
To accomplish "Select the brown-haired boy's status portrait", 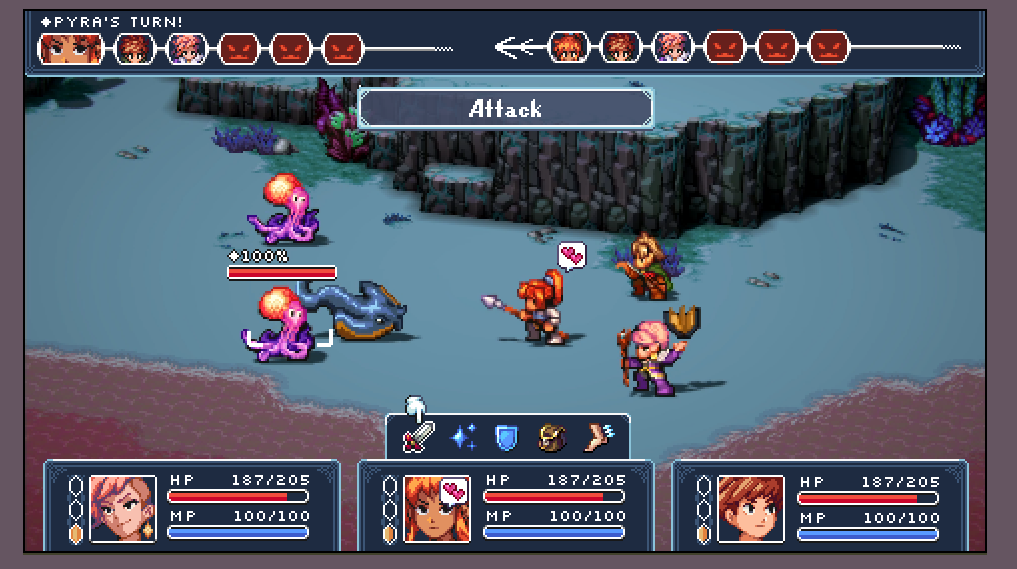I will pyautogui.click(x=751, y=507).
